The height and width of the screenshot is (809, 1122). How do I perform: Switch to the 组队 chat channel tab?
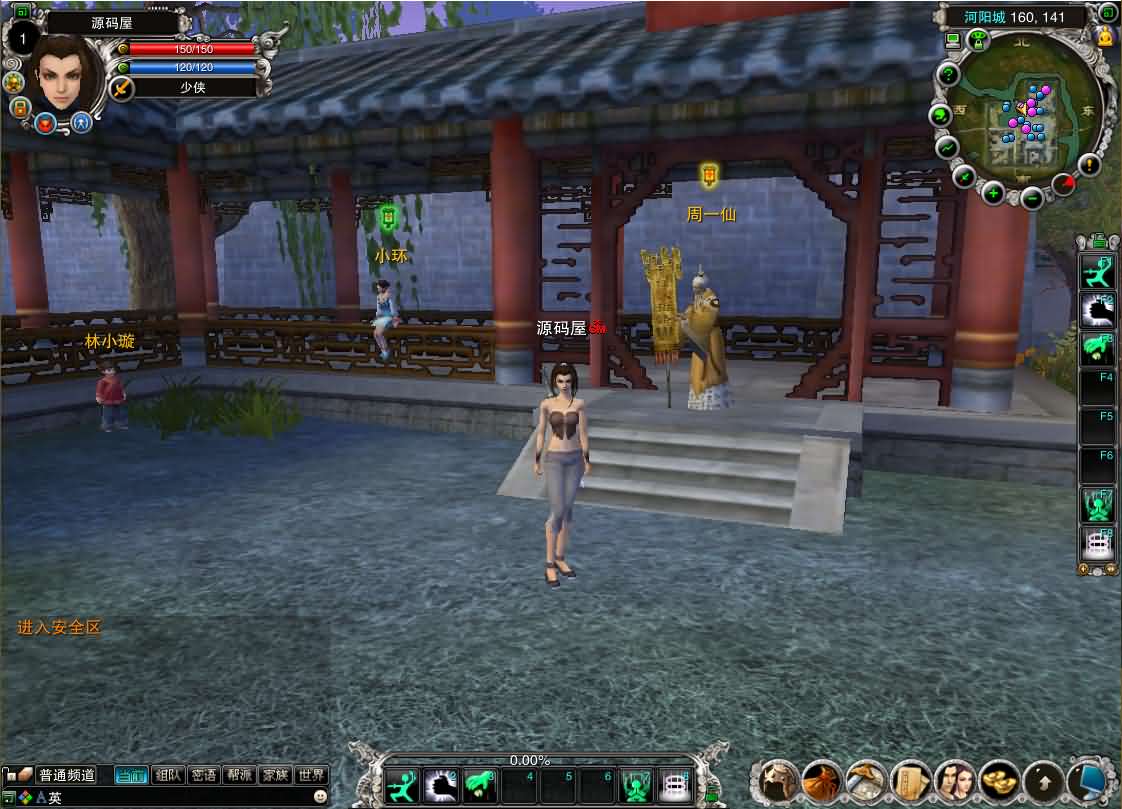pos(169,775)
